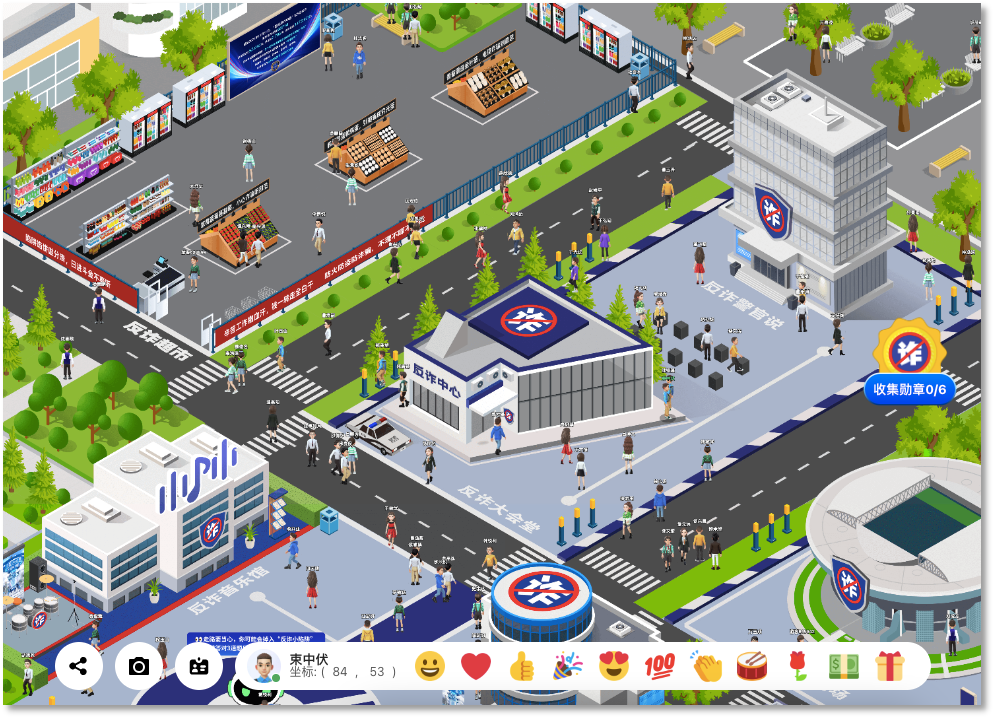
Task: Send the heart-eyes face emoji
Action: (x=613, y=666)
